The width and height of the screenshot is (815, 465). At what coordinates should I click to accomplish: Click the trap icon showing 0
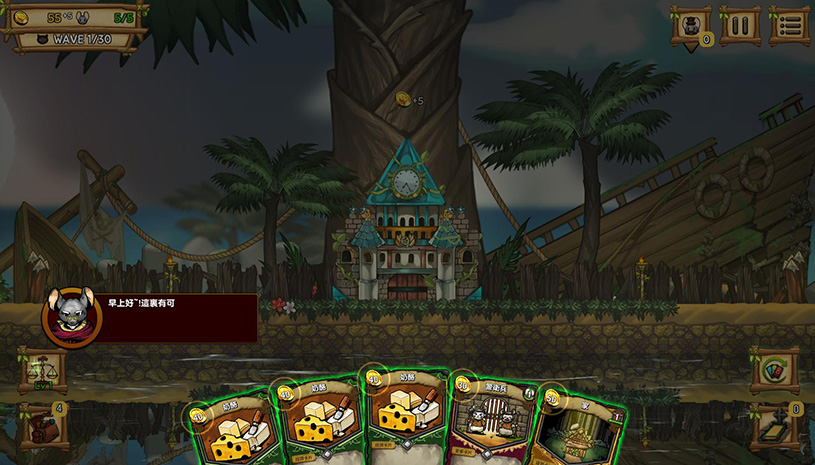773,427
